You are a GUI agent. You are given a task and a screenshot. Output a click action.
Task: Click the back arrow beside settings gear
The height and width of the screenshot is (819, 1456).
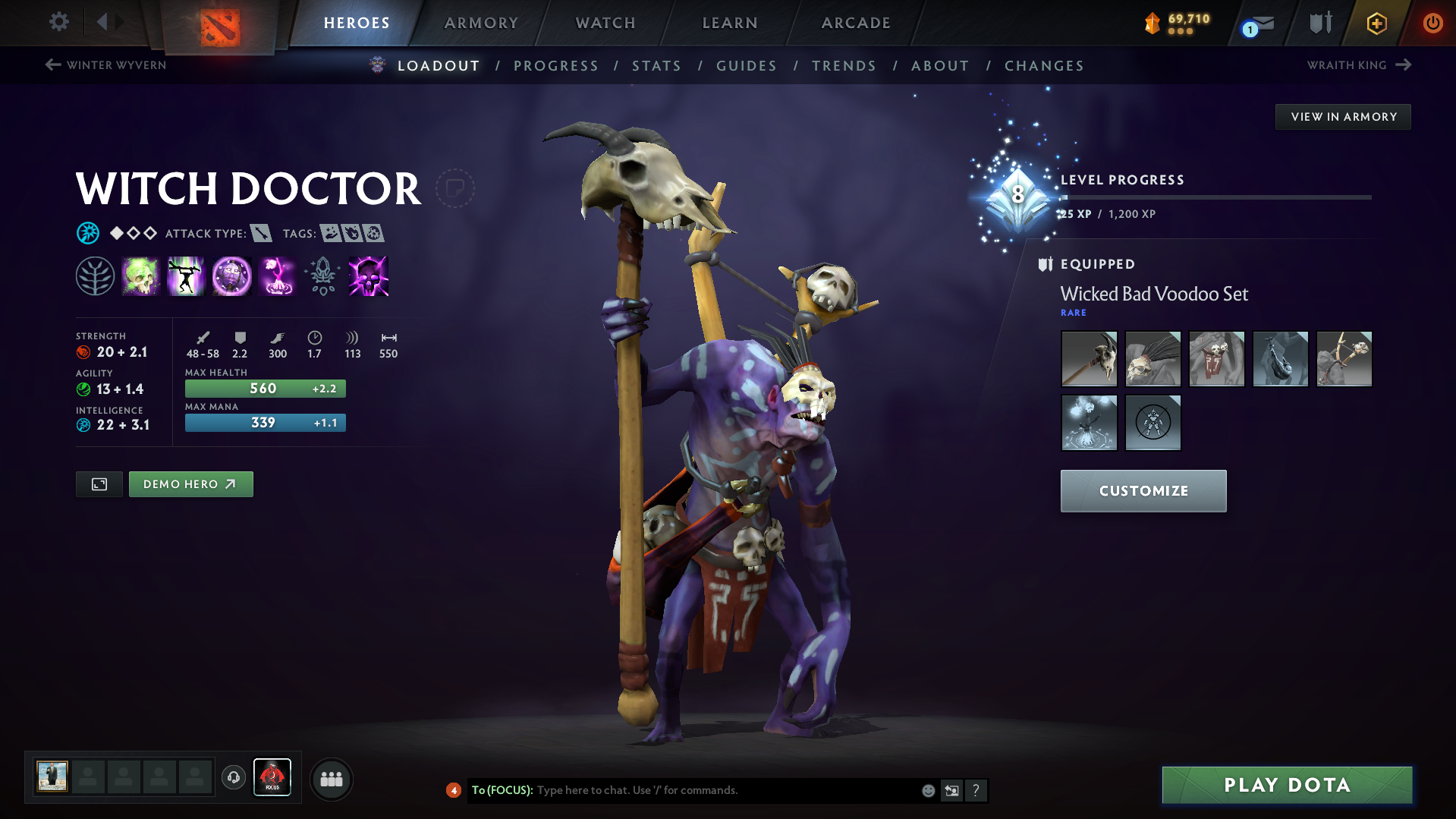coord(104,22)
